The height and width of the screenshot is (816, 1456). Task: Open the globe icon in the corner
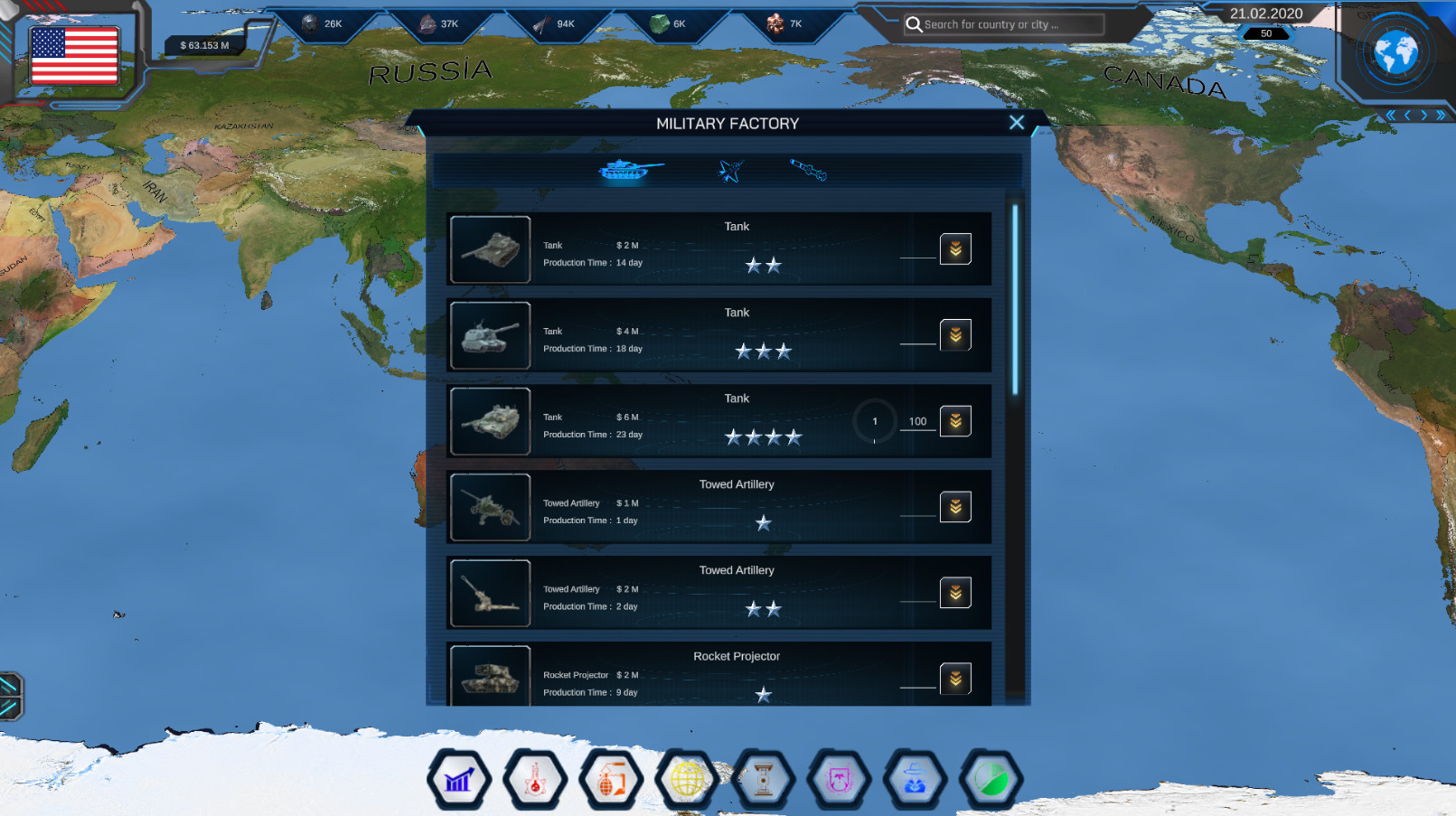tap(1395, 52)
